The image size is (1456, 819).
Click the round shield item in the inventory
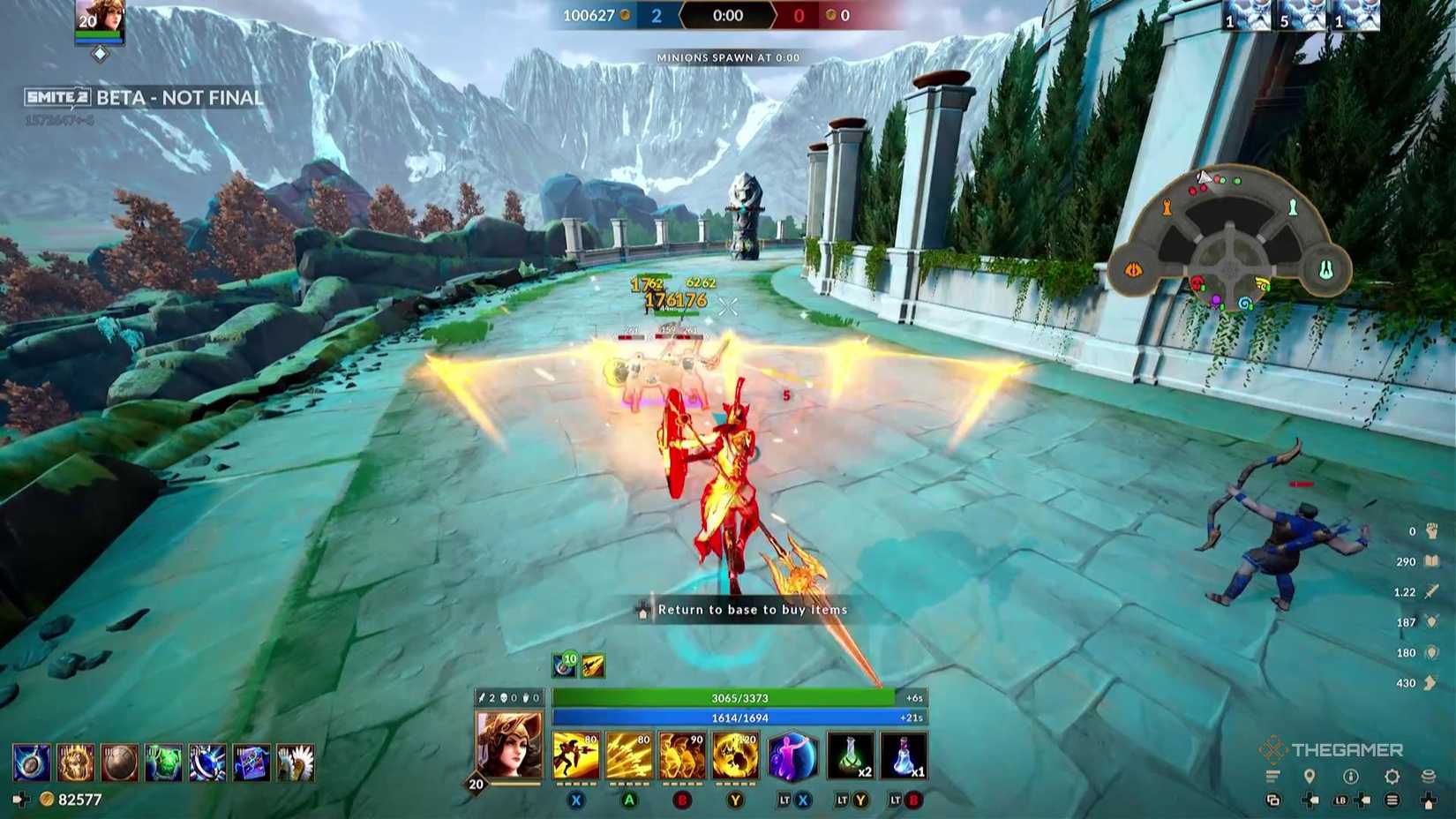[x=119, y=763]
